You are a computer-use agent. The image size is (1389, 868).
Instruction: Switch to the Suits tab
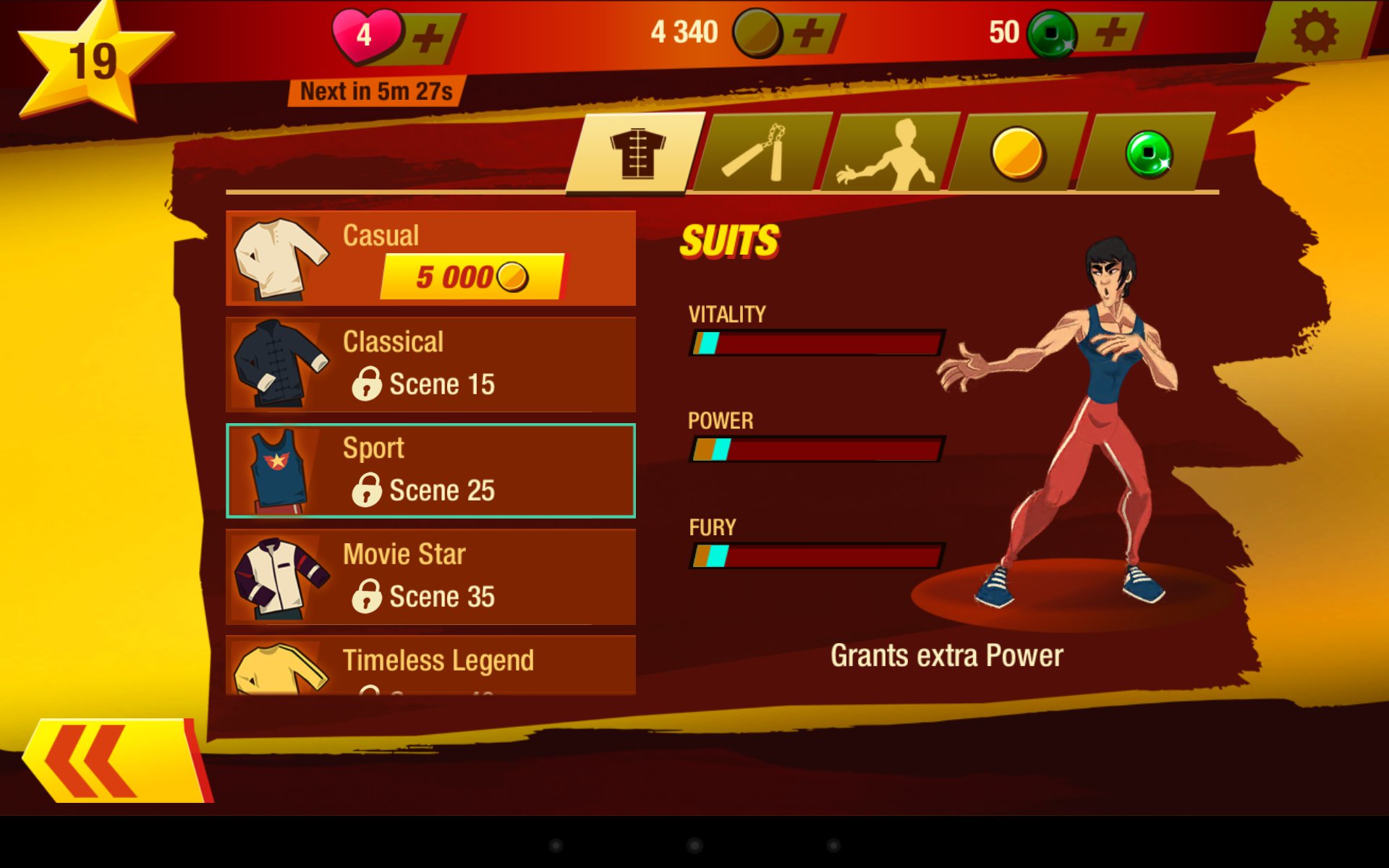pyautogui.click(x=636, y=153)
